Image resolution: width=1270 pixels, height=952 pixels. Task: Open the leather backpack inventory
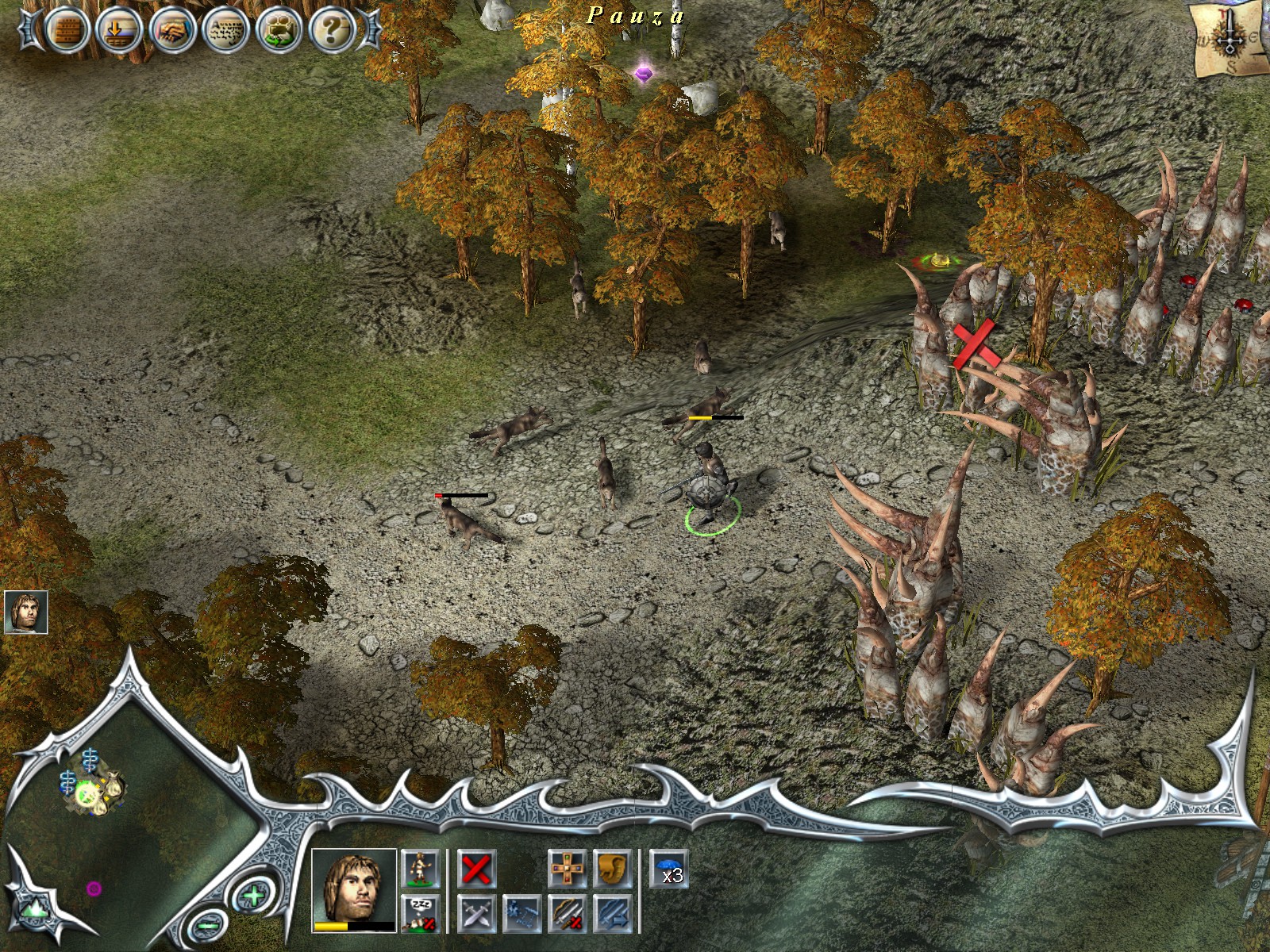(612, 869)
